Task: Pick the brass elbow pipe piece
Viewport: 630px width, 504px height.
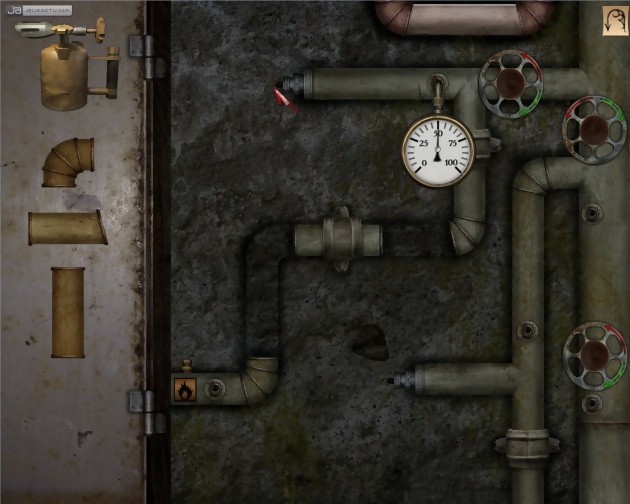Action: pyautogui.click(x=69, y=163)
